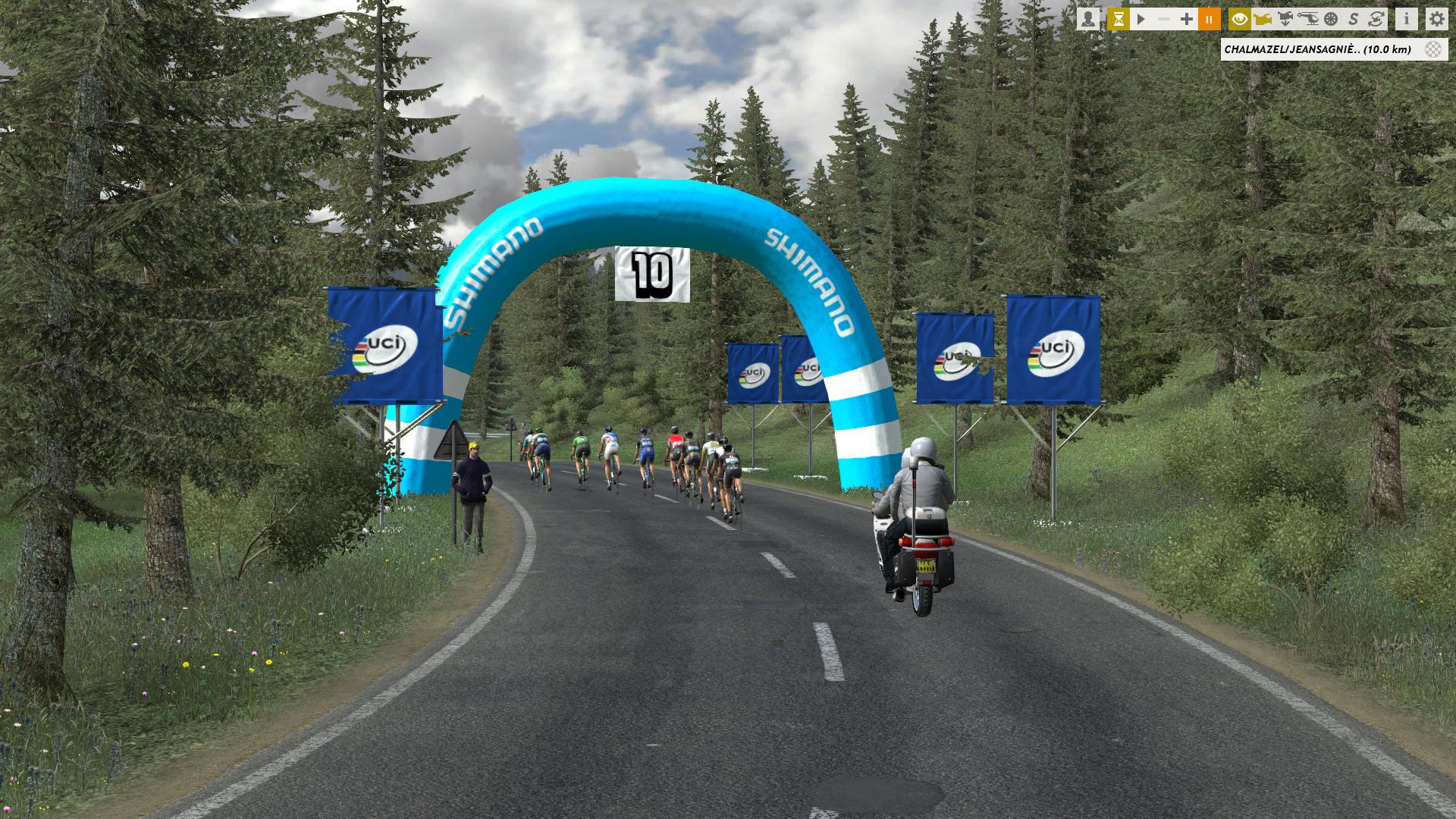
Task: Show race information with the i button
Action: (1407, 19)
